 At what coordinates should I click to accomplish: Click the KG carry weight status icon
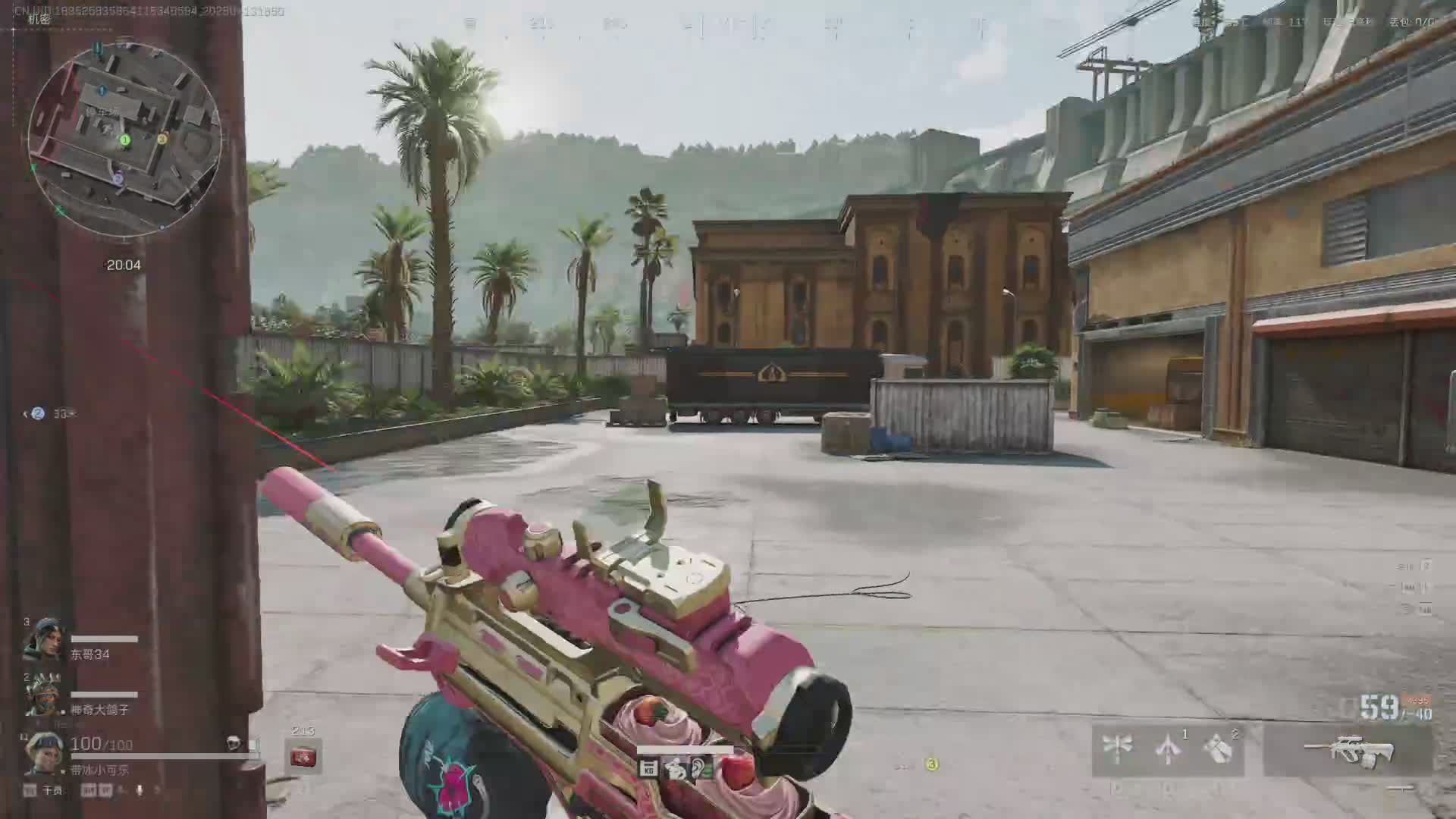[x=648, y=769]
